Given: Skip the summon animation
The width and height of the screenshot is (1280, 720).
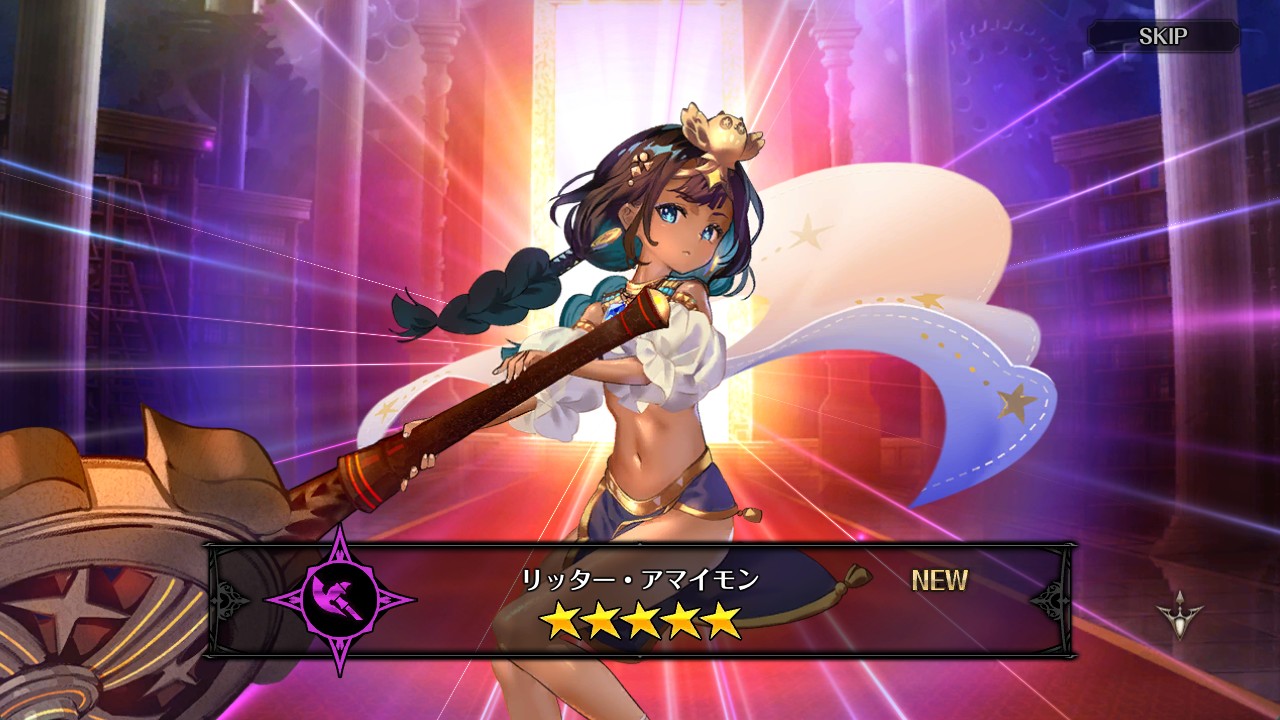Looking at the screenshot, I should pyautogui.click(x=1162, y=37).
